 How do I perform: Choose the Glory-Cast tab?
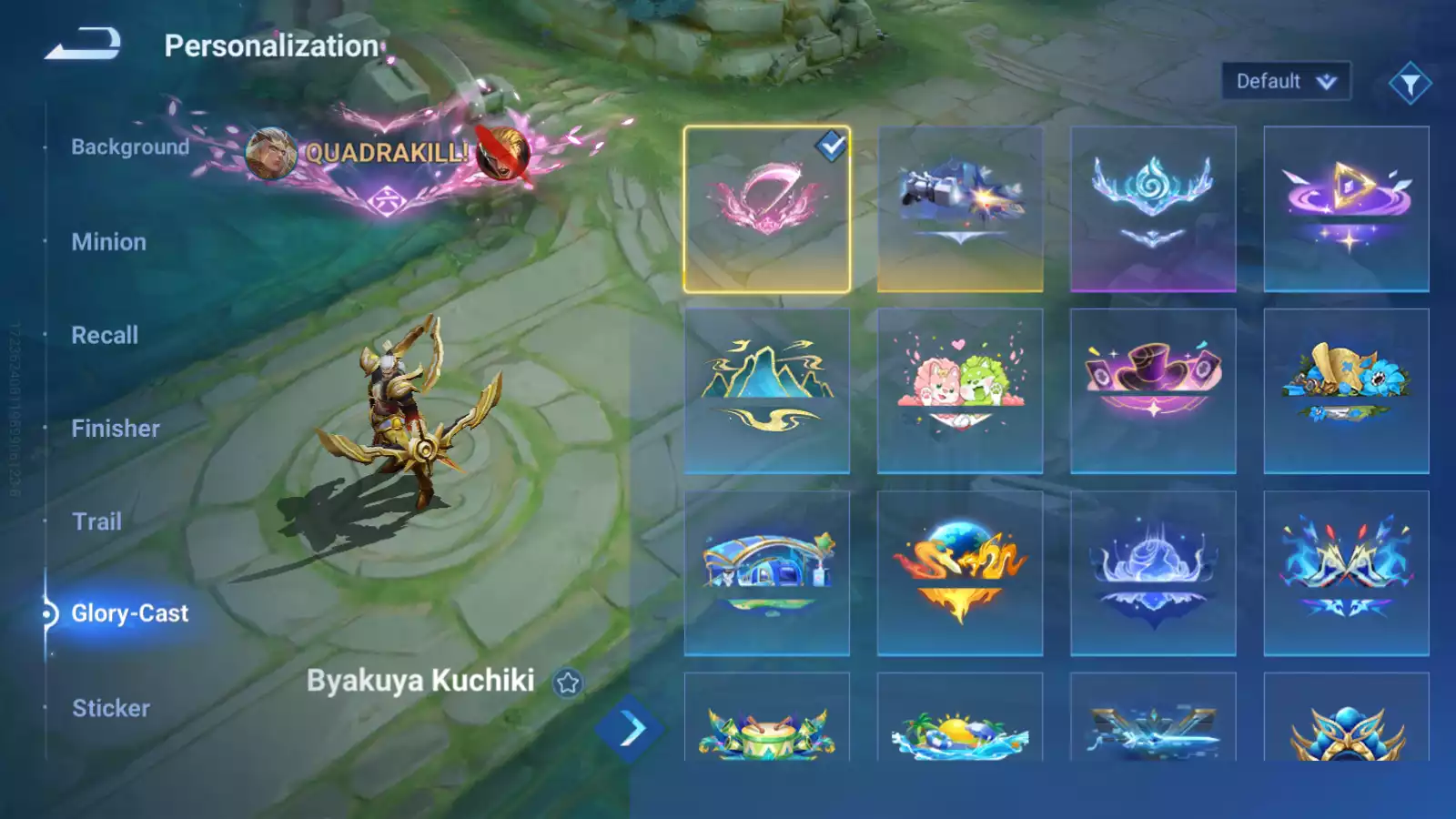tap(129, 613)
